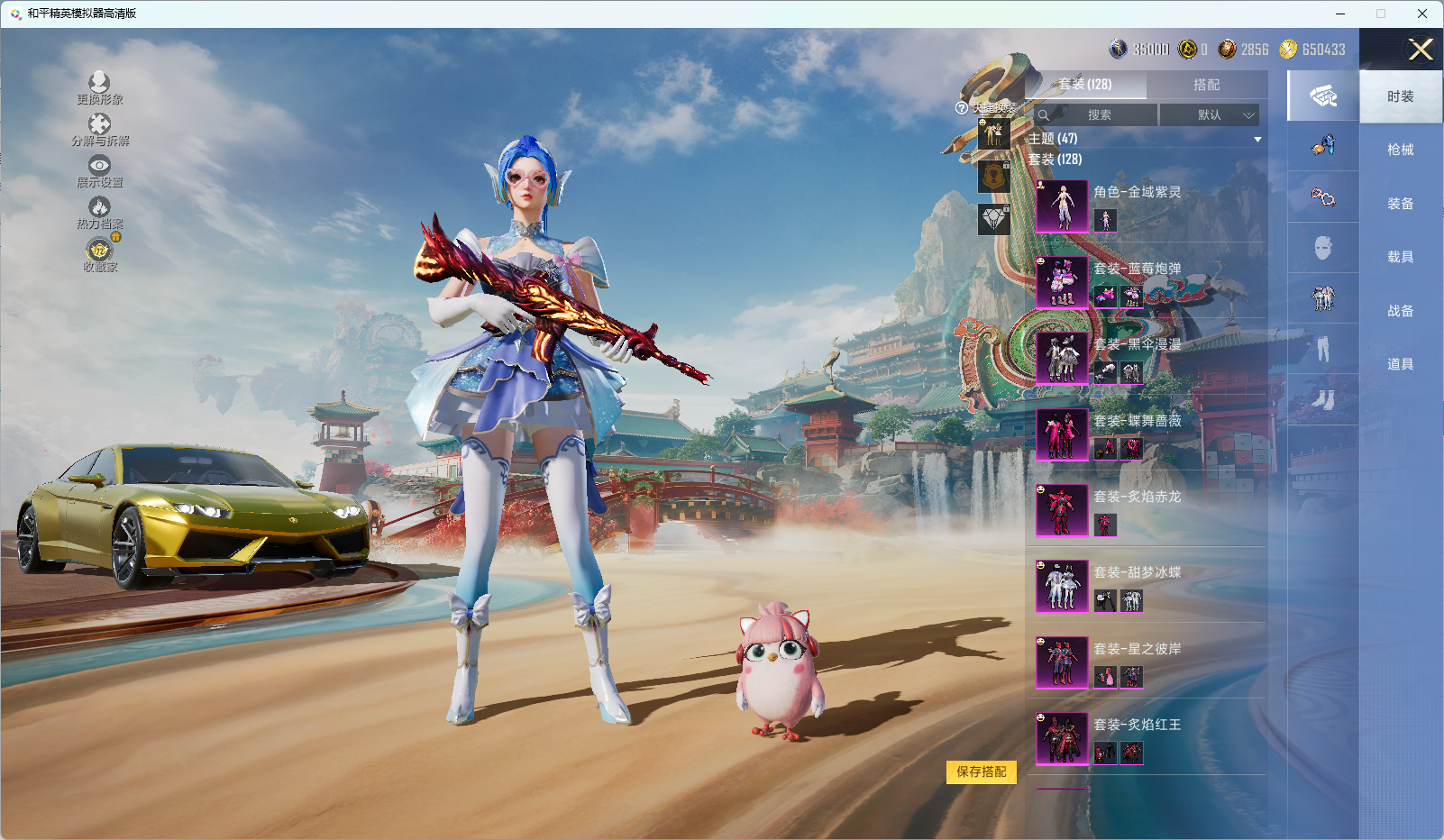This screenshot has height=840, width=1444.
Task: Open the 战备 category
Action: 1400,311
